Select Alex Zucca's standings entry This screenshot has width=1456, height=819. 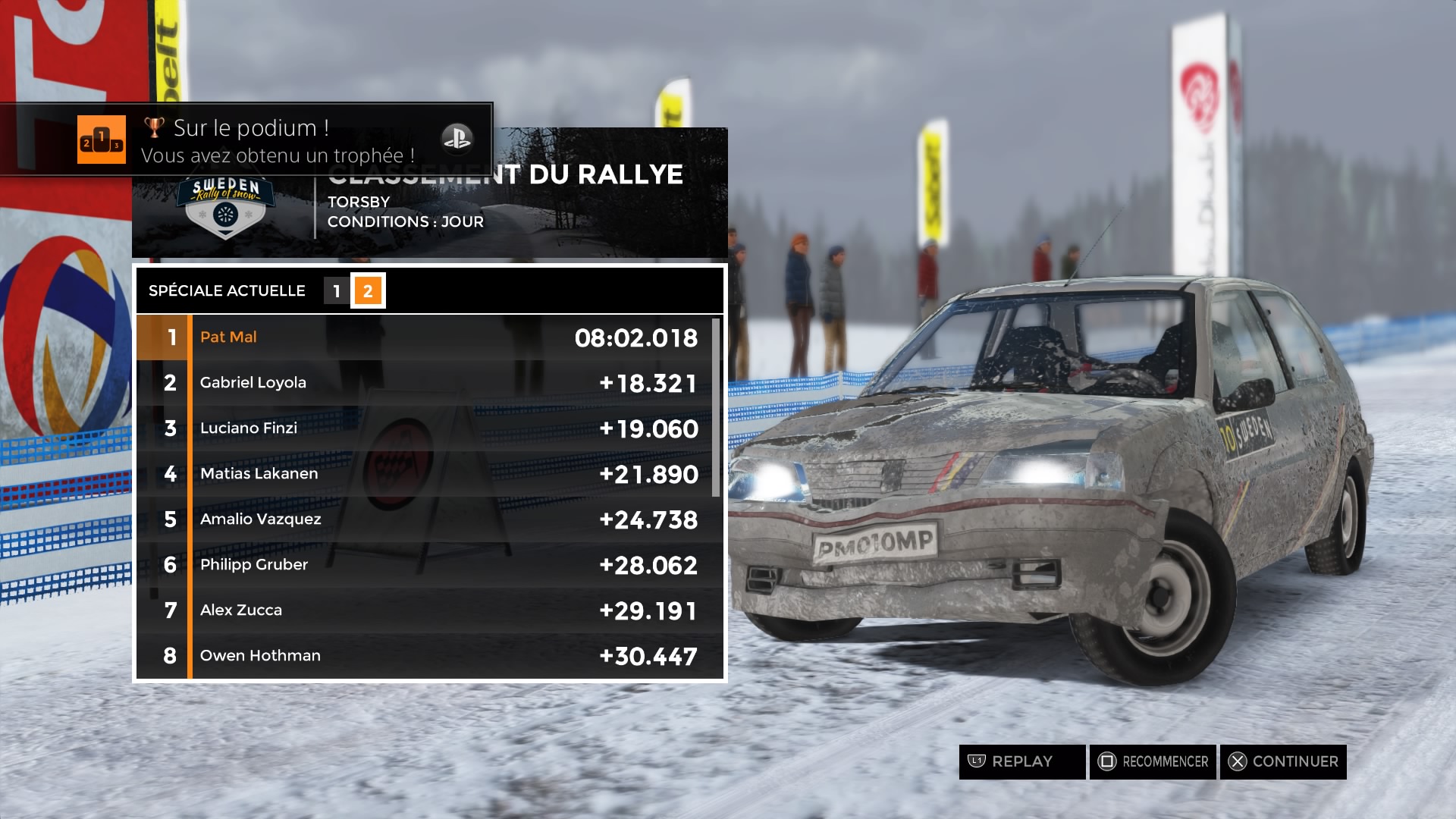coord(425,610)
